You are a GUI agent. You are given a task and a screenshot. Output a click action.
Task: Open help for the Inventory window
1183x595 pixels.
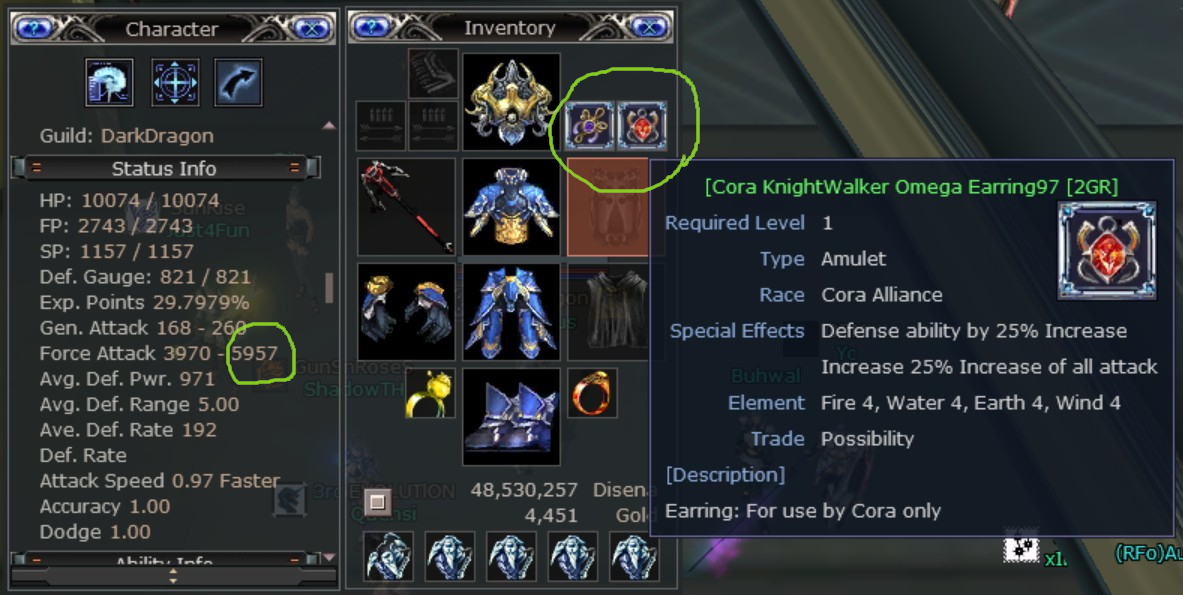pos(373,28)
